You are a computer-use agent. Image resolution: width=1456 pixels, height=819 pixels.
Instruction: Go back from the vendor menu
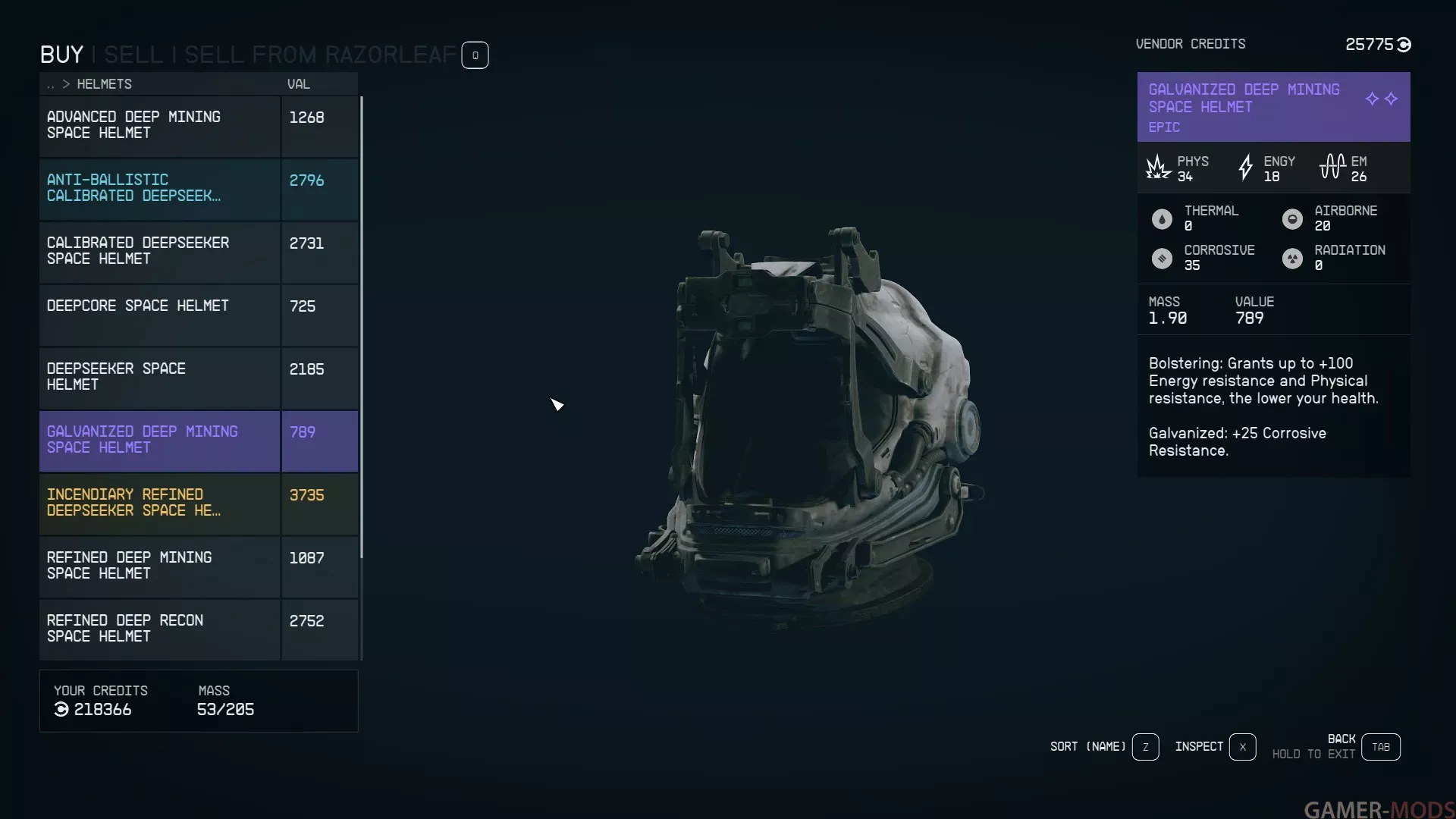coord(1380,747)
